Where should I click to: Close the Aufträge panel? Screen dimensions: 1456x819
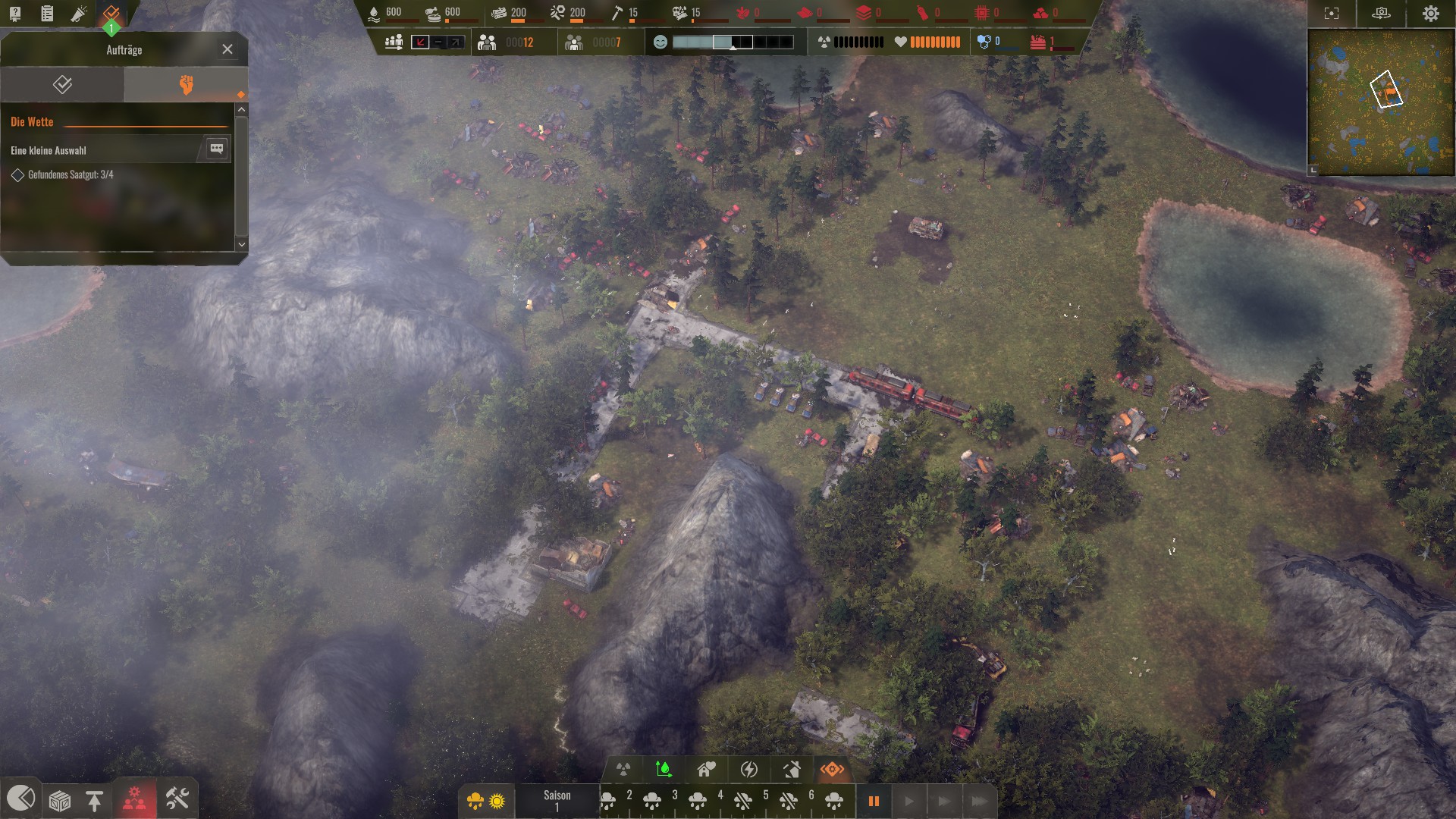pyautogui.click(x=227, y=49)
